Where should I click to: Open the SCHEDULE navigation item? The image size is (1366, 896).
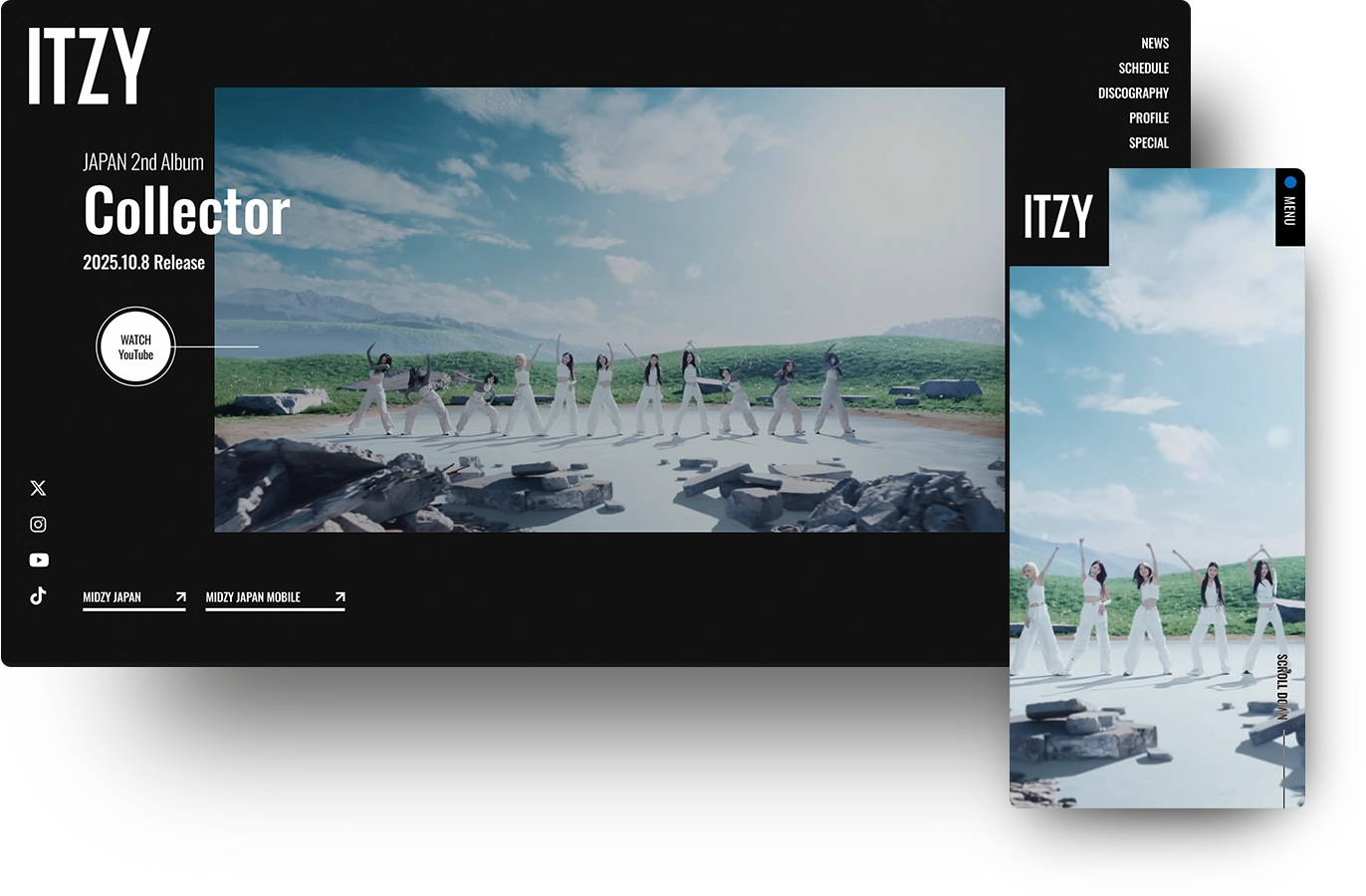pos(1142,68)
